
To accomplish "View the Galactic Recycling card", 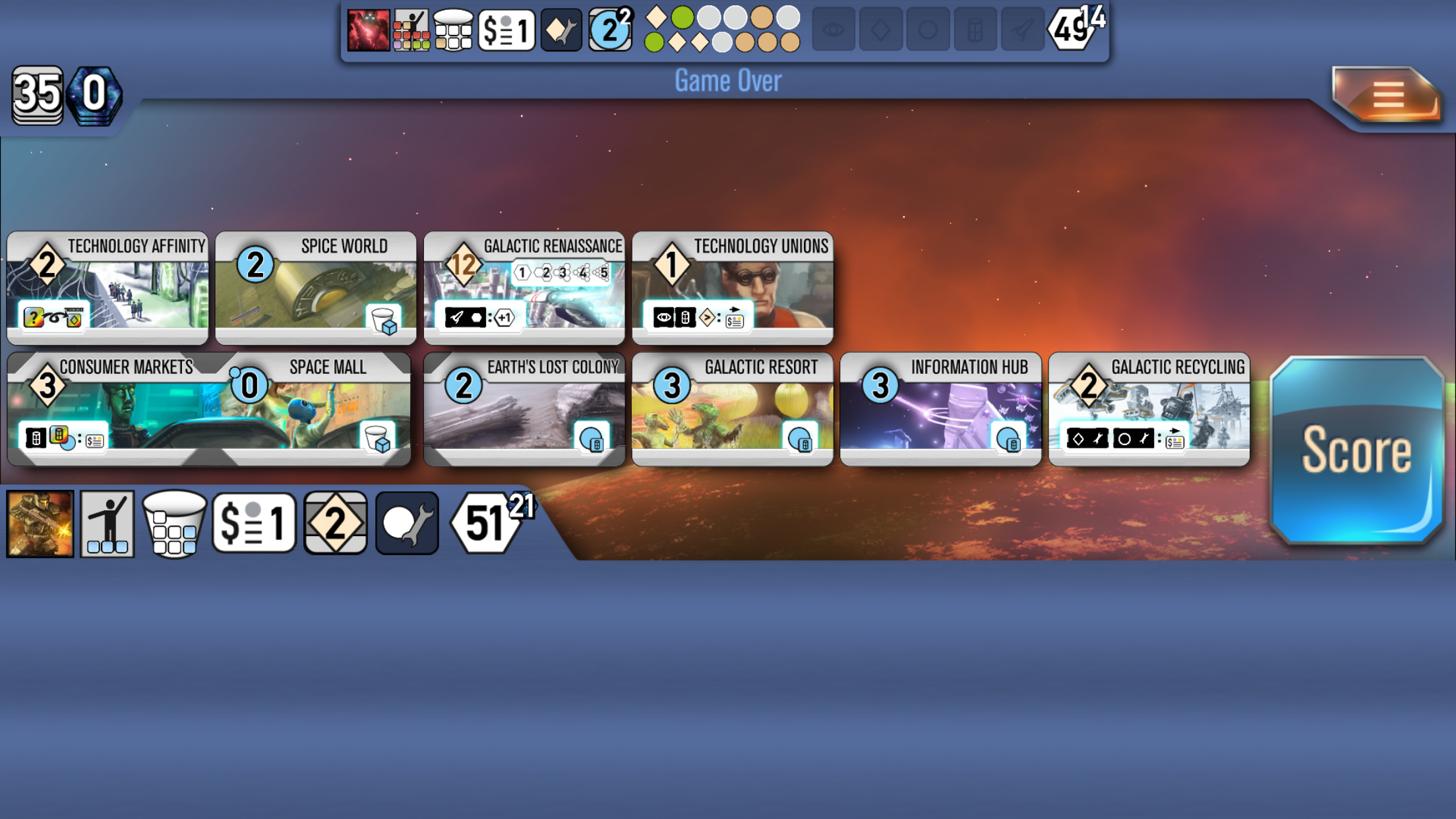I will coord(1149,409).
